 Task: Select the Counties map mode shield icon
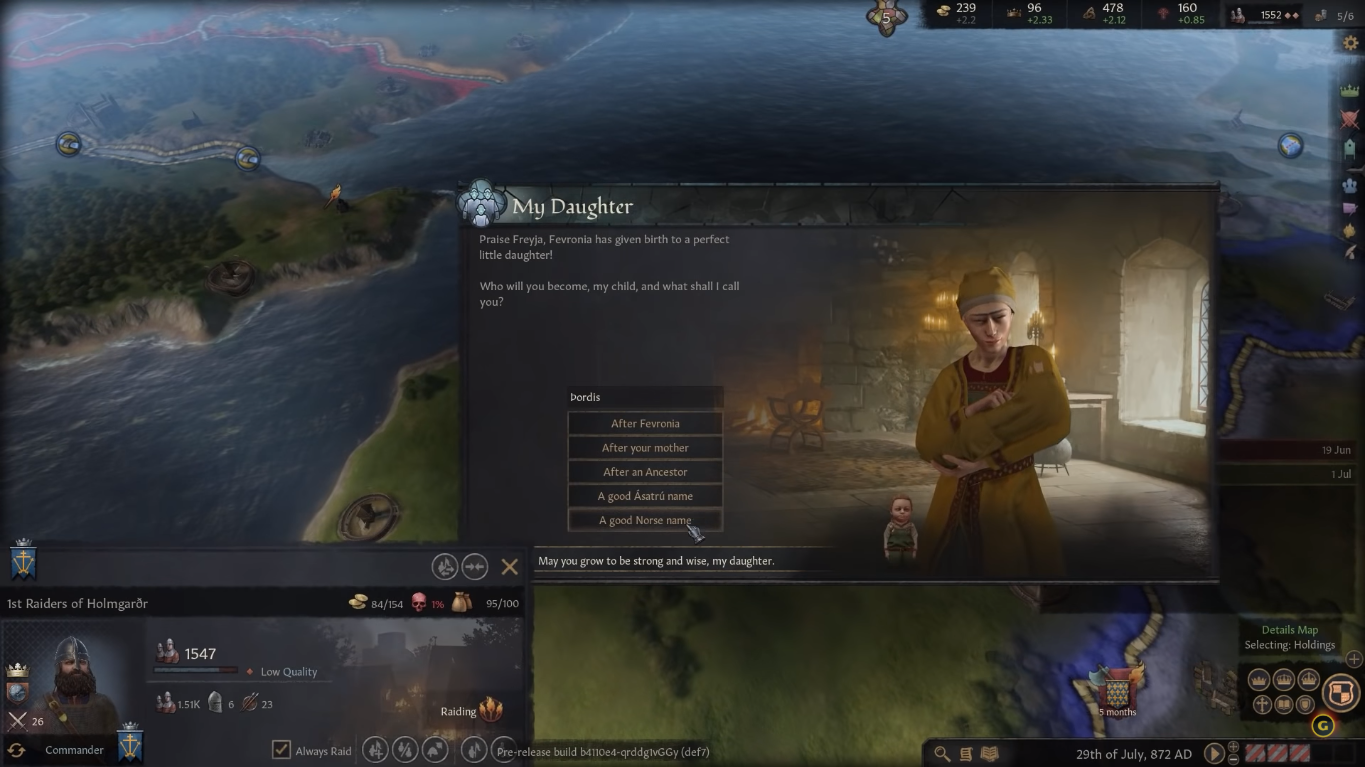click(x=1305, y=704)
